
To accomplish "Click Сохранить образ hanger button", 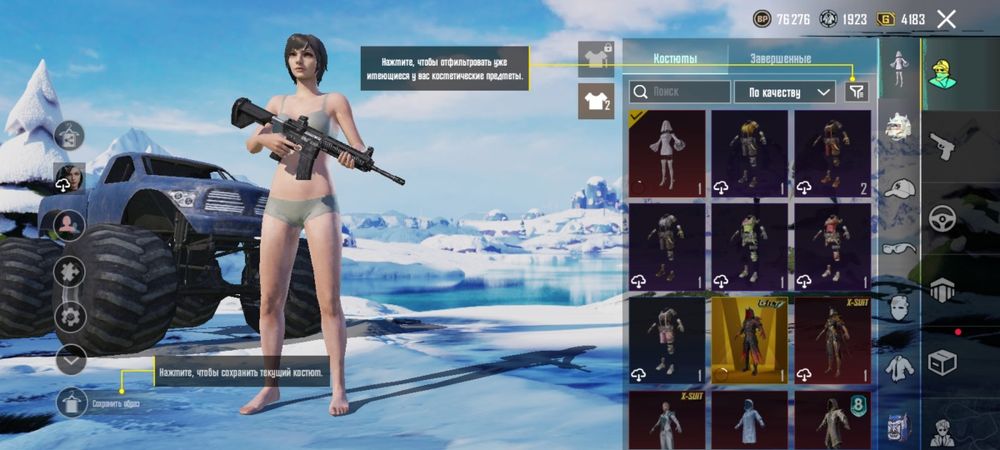I will [x=73, y=403].
